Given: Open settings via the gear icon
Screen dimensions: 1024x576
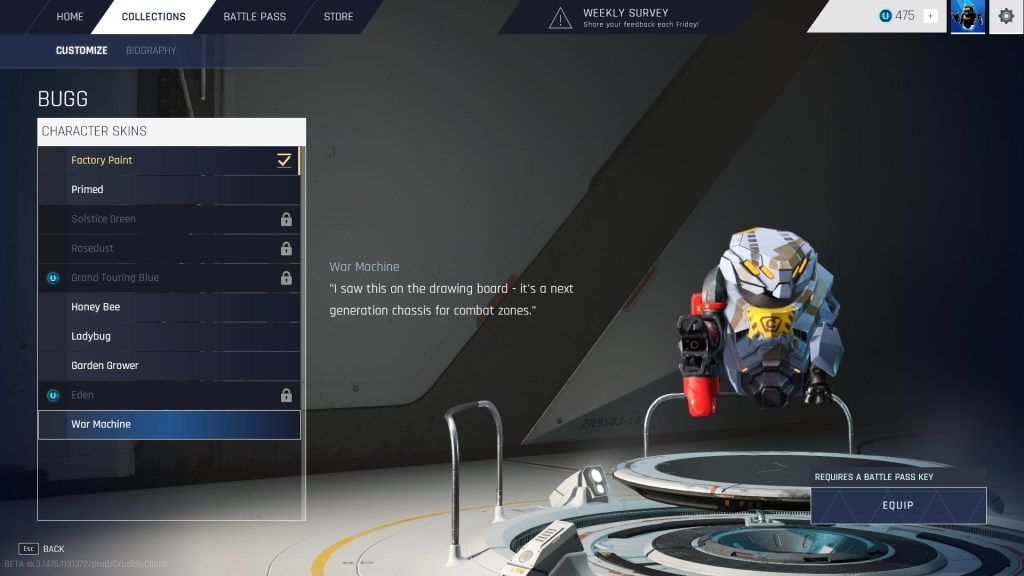Looking at the screenshot, I should coord(1006,16).
